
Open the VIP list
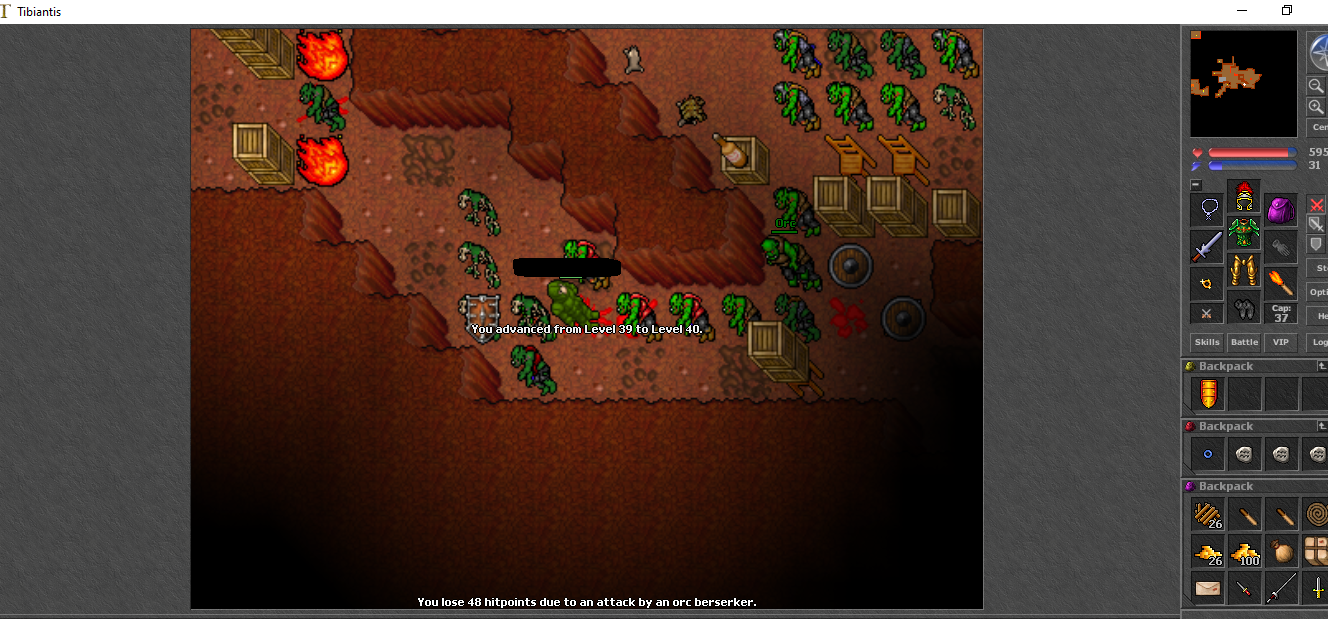(x=1280, y=342)
